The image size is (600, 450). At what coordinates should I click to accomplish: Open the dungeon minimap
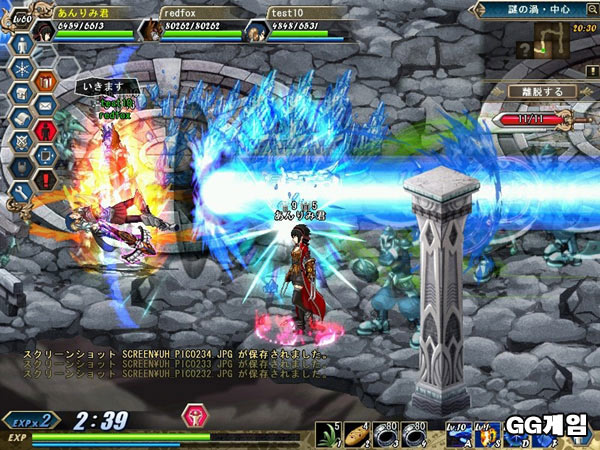(x=551, y=40)
